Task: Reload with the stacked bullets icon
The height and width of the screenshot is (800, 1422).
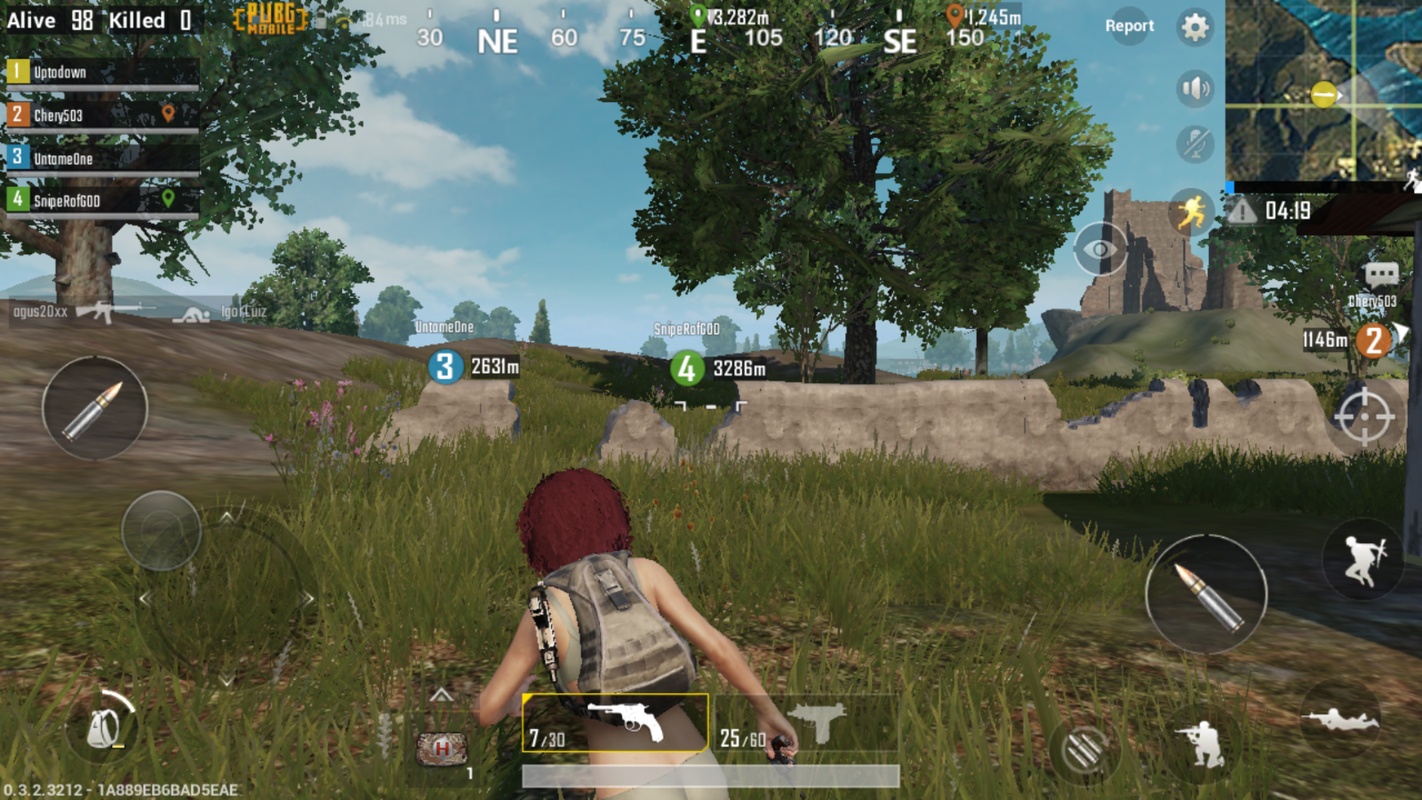Action: (x=1084, y=748)
